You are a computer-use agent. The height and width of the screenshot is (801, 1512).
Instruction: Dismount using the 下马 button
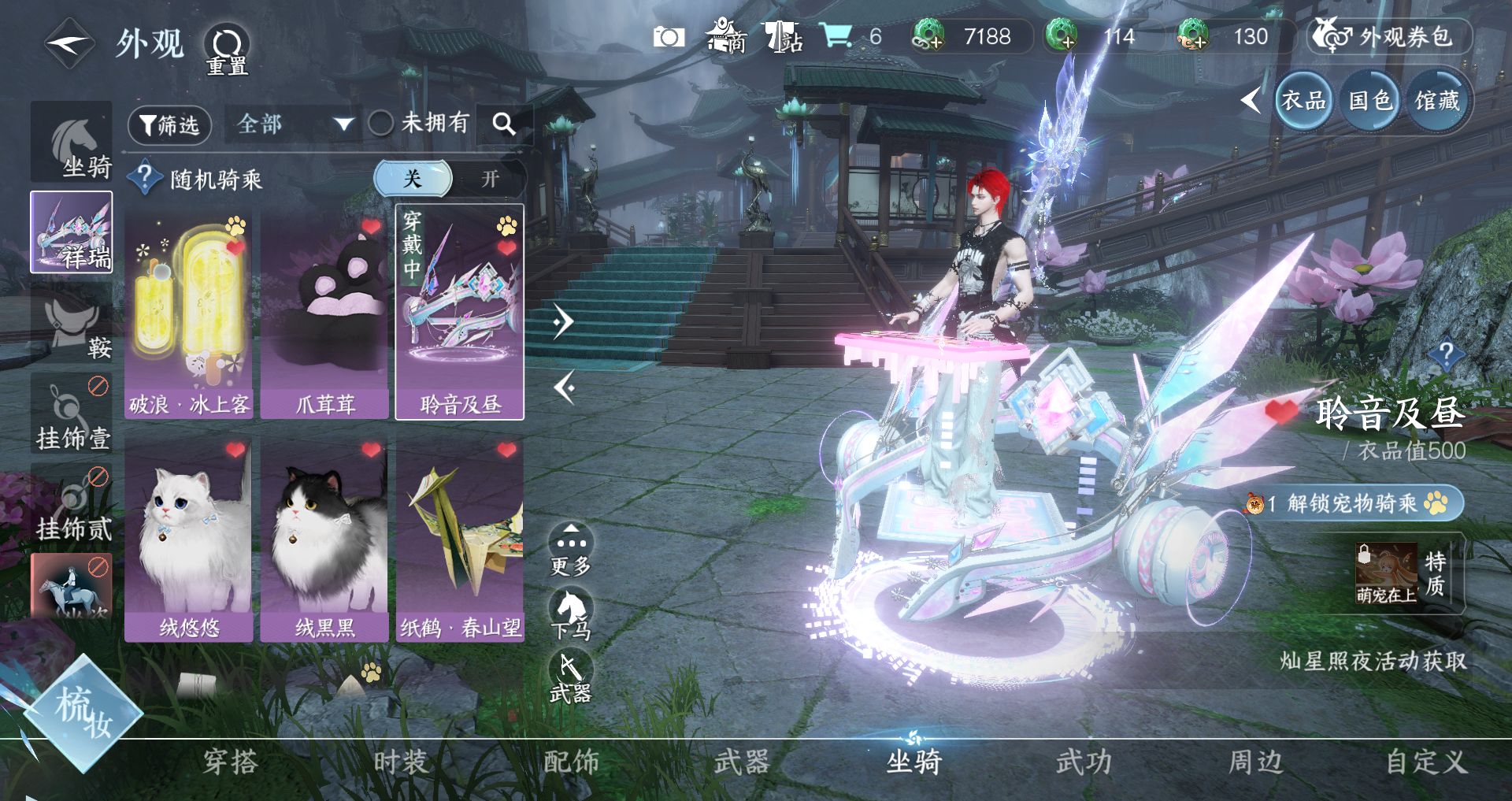(571, 614)
